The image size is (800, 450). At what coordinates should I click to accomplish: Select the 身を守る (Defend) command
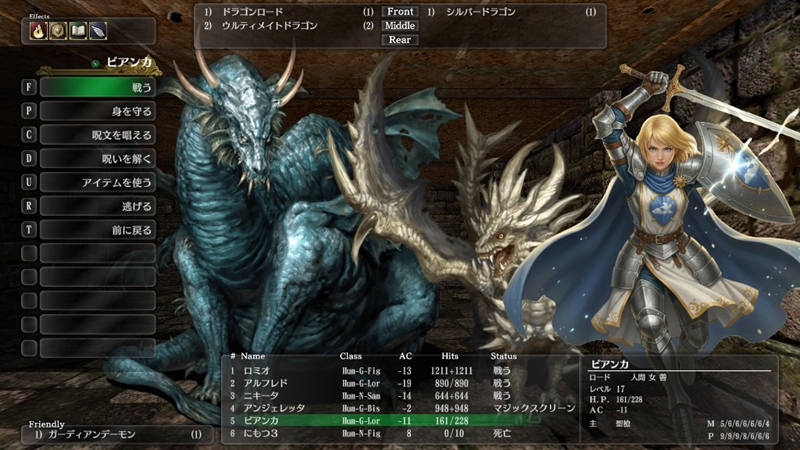(x=97, y=111)
